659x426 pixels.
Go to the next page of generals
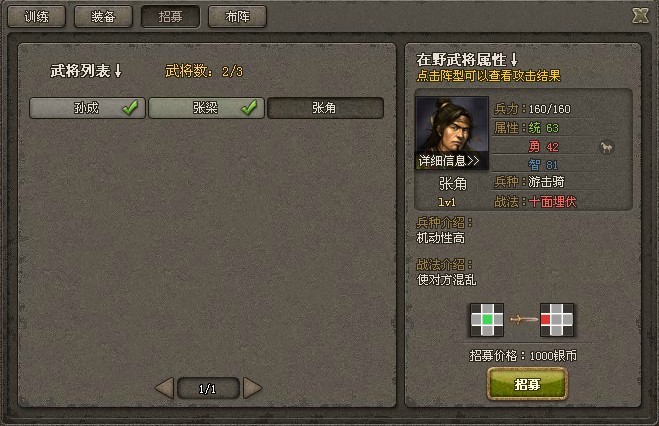coord(252,387)
